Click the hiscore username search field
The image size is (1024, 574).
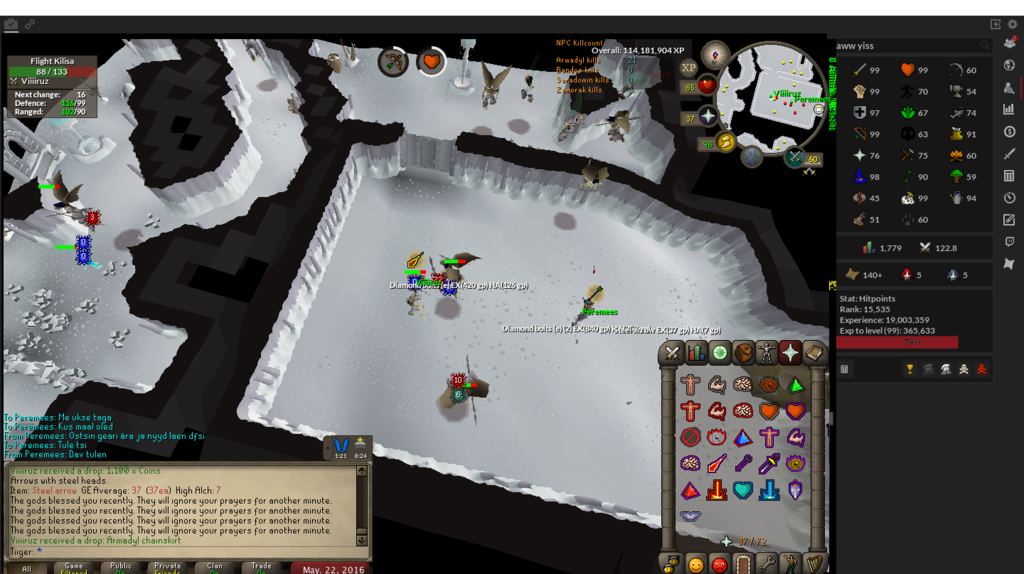tap(906, 45)
